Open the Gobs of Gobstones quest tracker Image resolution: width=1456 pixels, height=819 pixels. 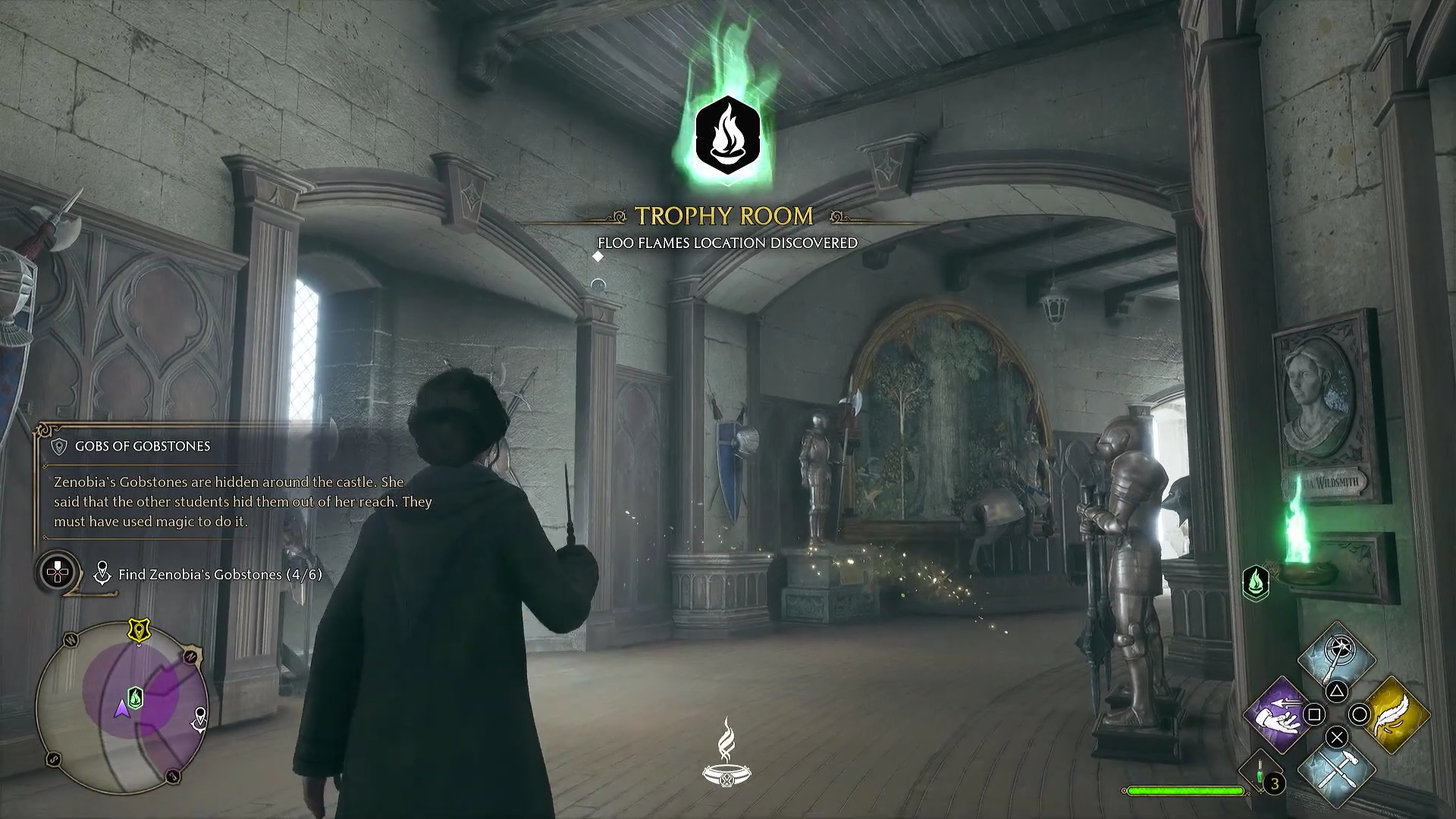pos(143,446)
